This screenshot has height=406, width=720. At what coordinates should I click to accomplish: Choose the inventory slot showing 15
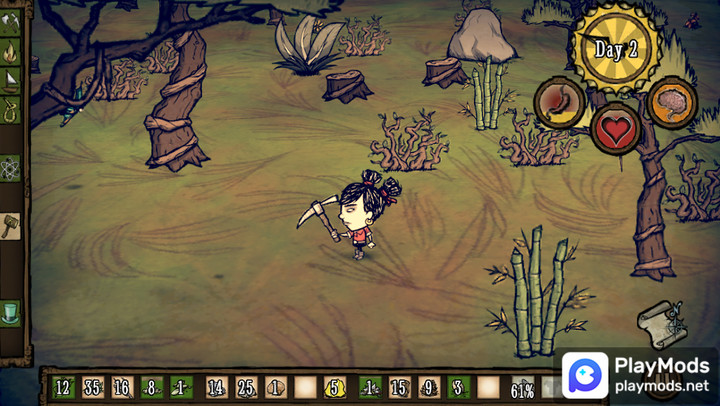pos(398,386)
